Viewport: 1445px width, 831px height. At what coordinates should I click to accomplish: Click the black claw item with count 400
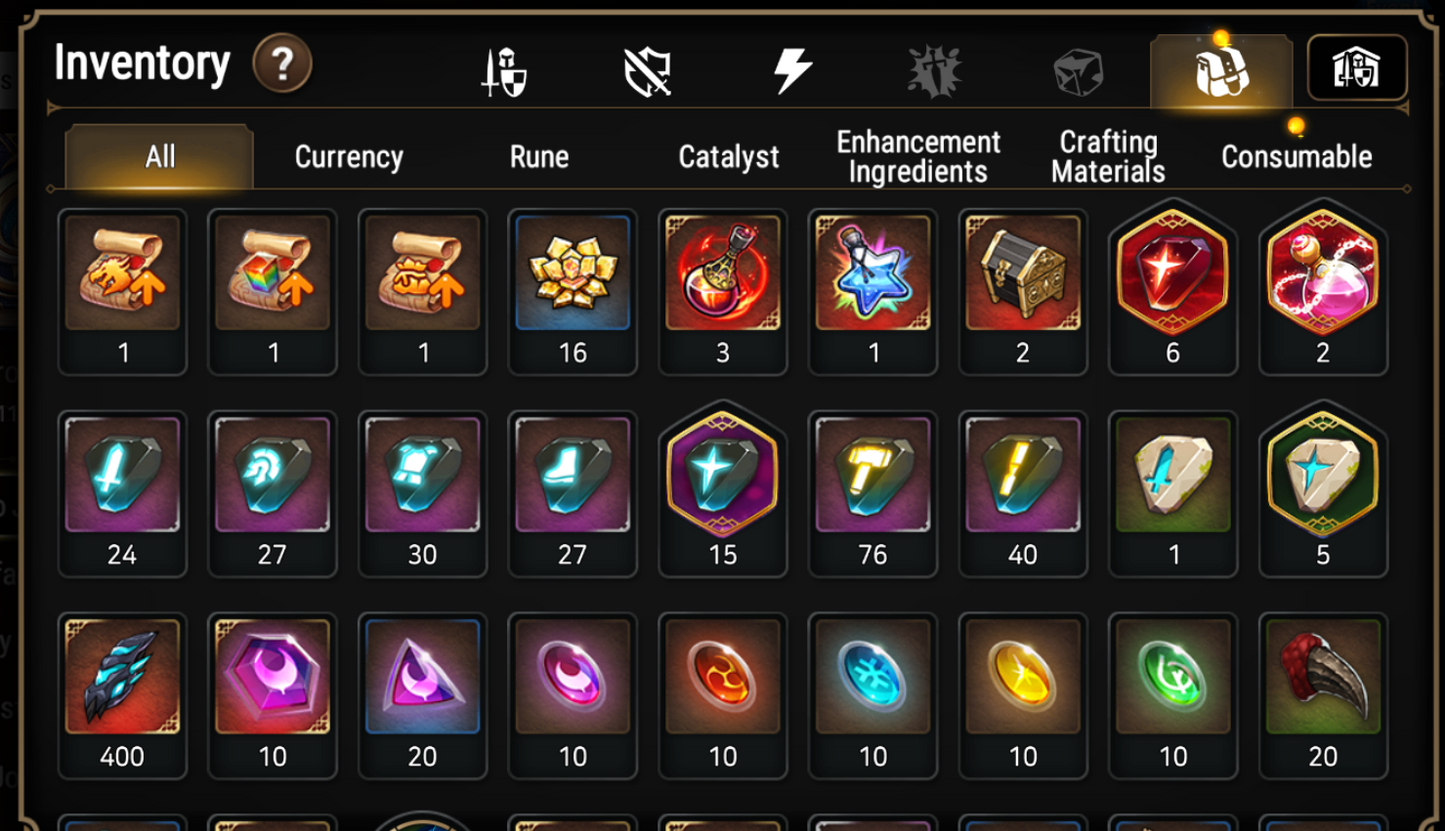point(122,677)
